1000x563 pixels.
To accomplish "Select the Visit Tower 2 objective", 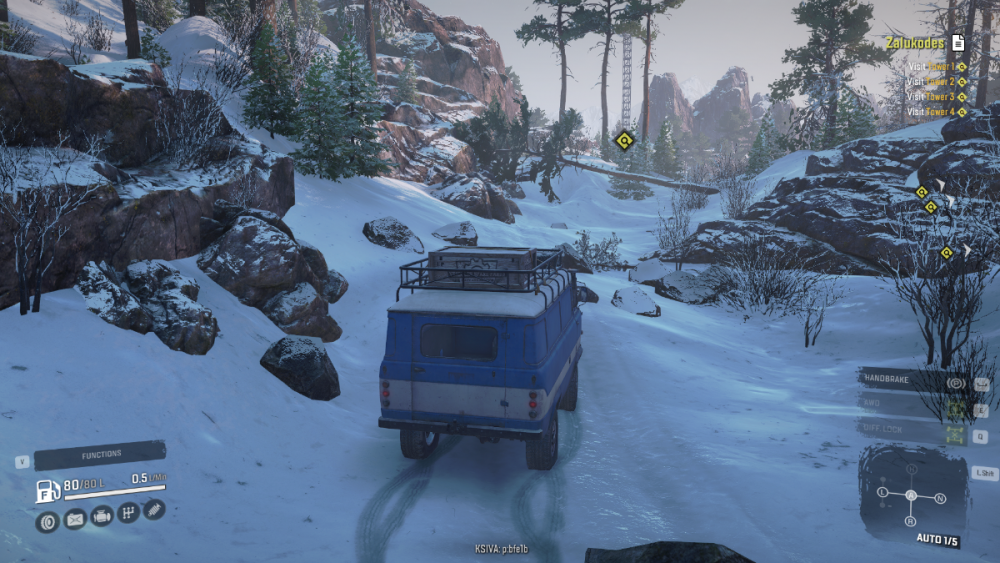I will click(937, 82).
